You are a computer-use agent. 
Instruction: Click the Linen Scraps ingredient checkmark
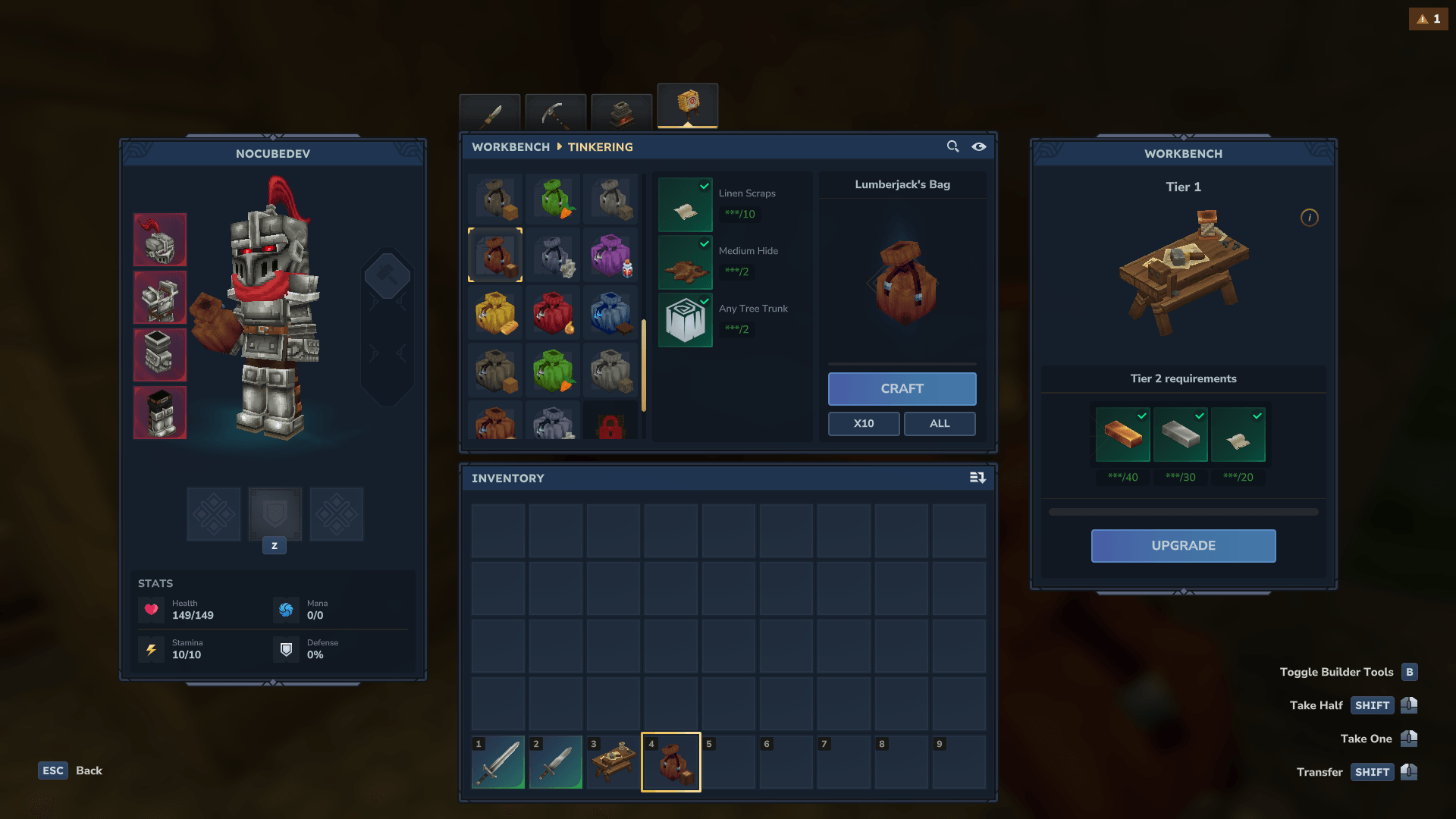[704, 184]
